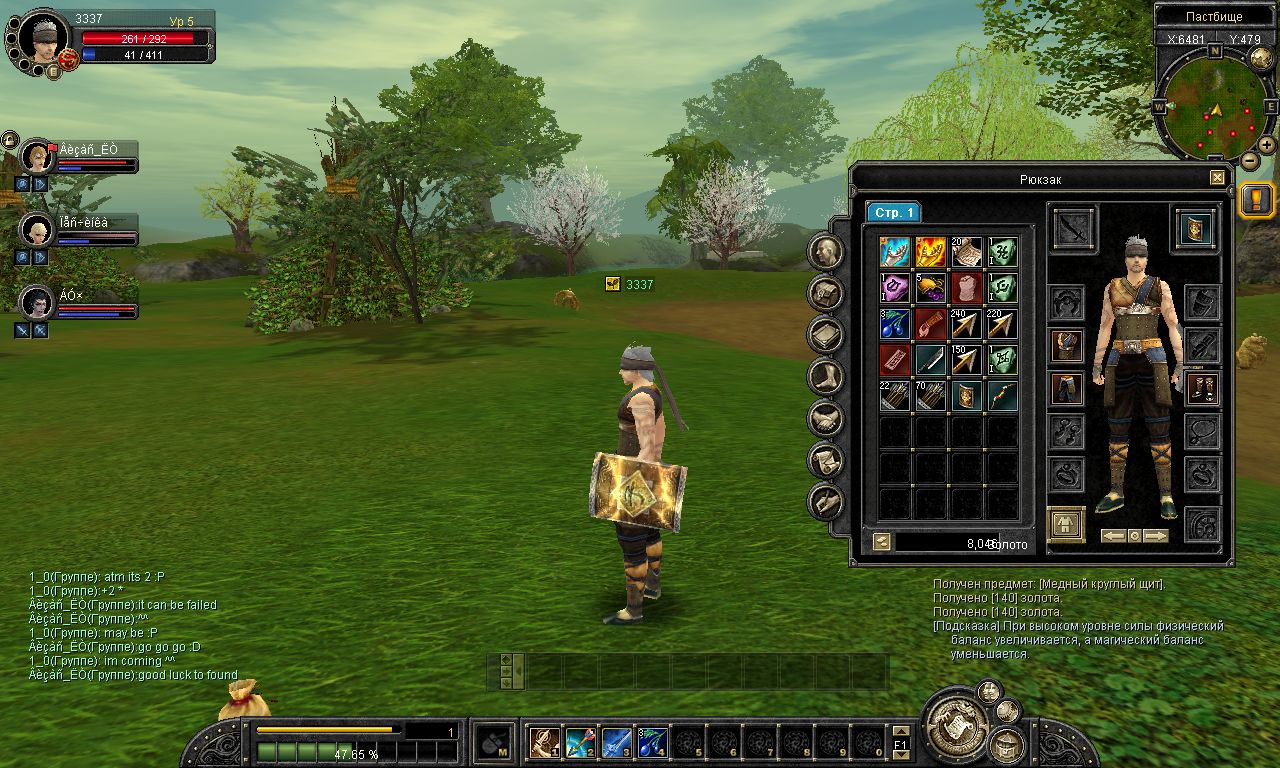Select party member ÁÓ× portrait
The image size is (1280, 768).
pos(37,303)
